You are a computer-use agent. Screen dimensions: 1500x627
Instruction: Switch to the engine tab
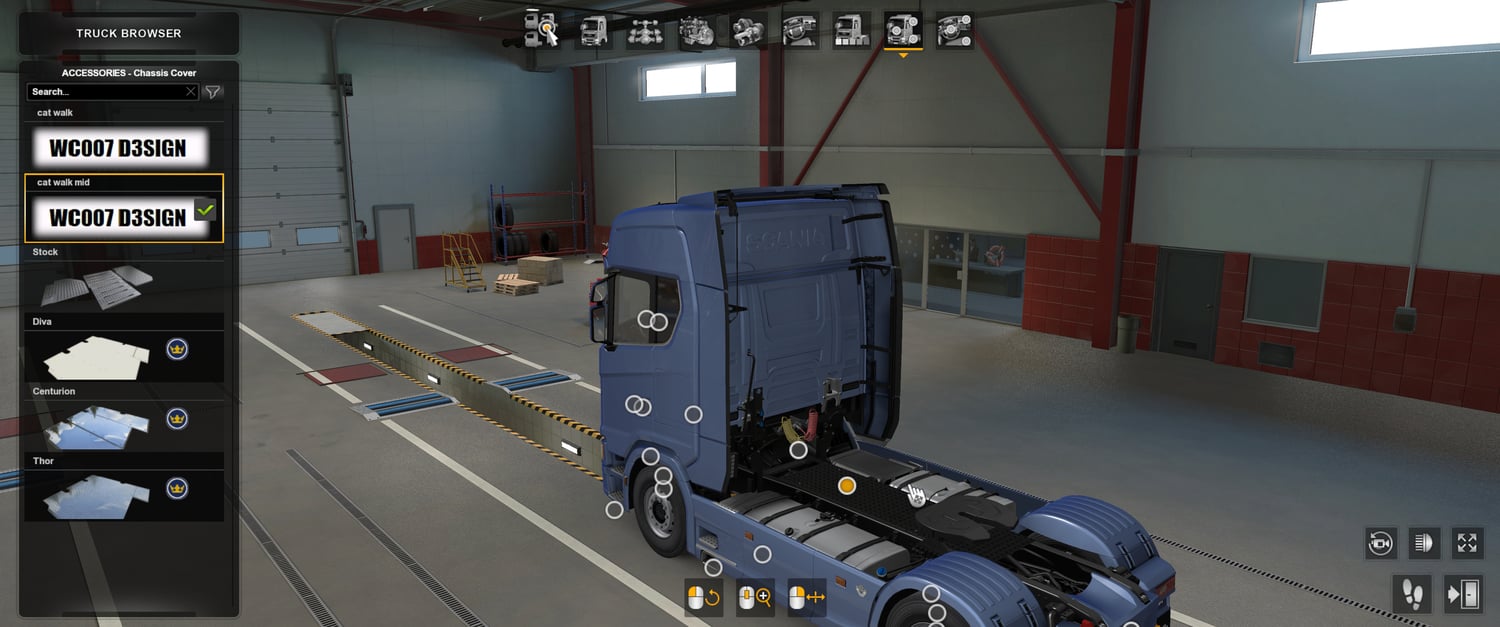pos(696,30)
